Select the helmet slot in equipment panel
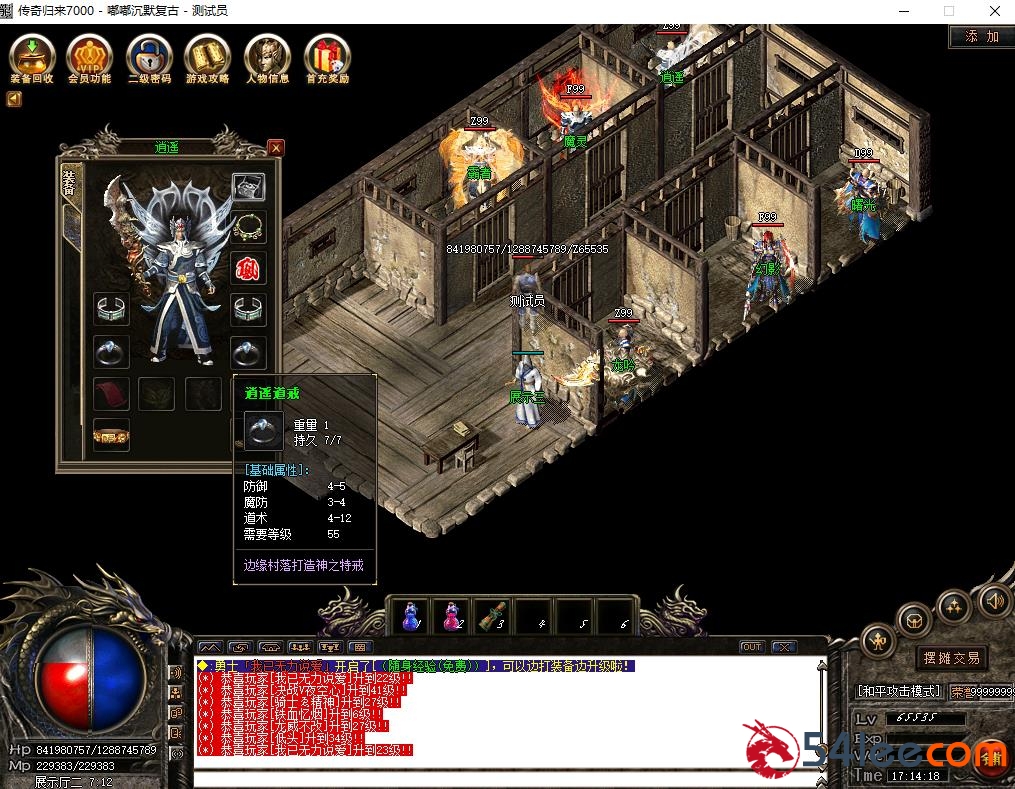Viewport: 1015px width, 789px height. pos(249,186)
